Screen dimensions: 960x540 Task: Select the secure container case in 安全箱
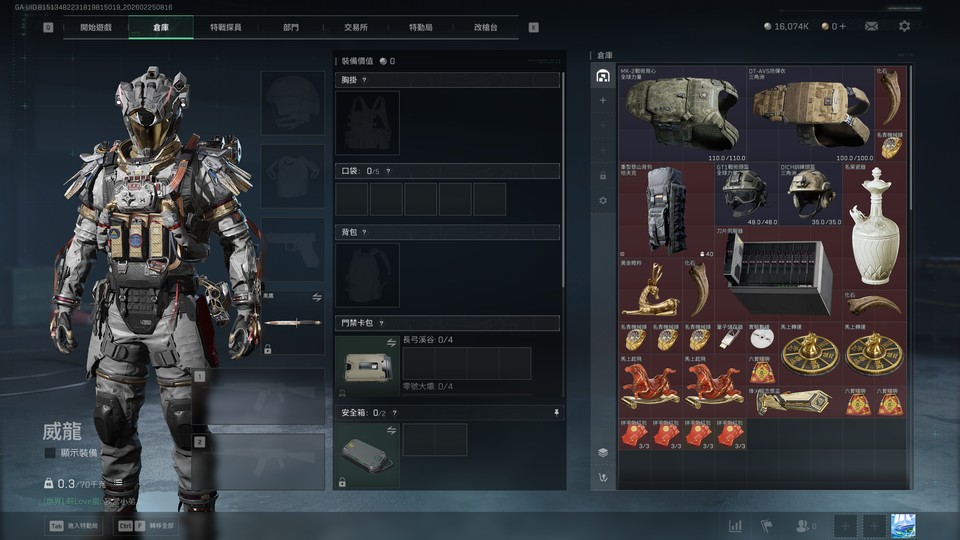[x=367, y=454]
